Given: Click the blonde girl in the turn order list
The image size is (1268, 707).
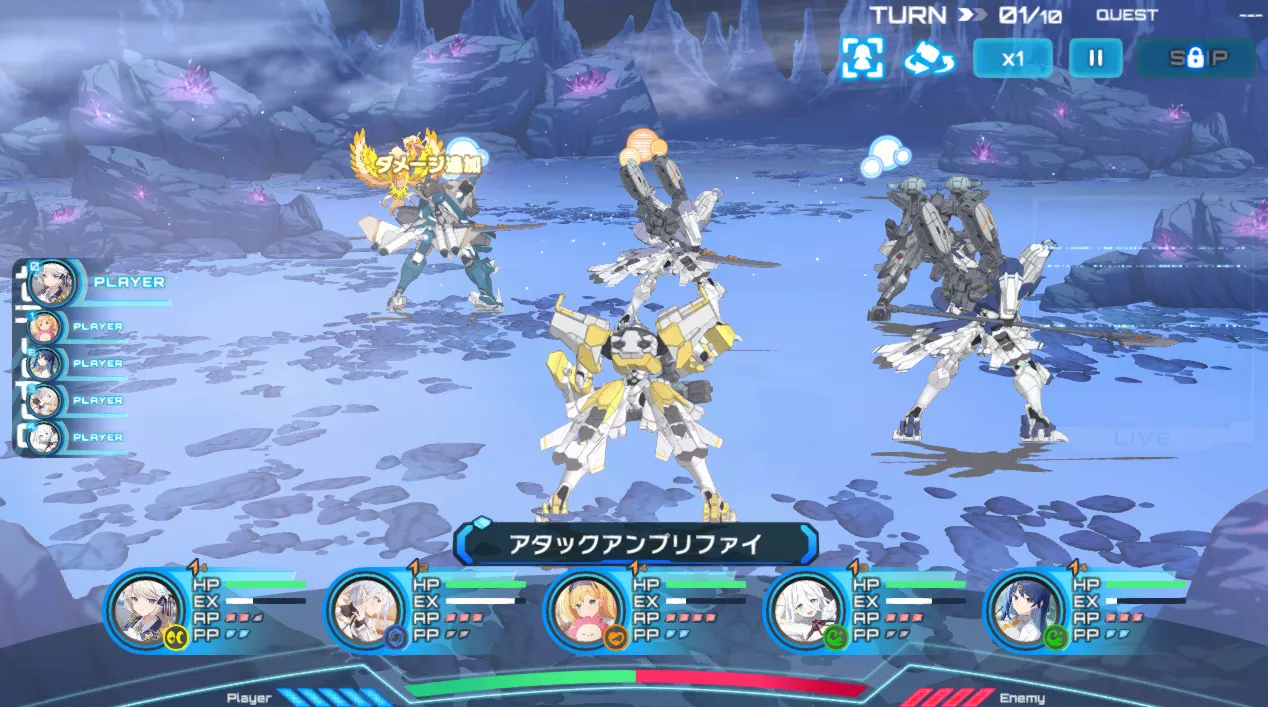Looking at the screenshot, I should tap(46, 327).
